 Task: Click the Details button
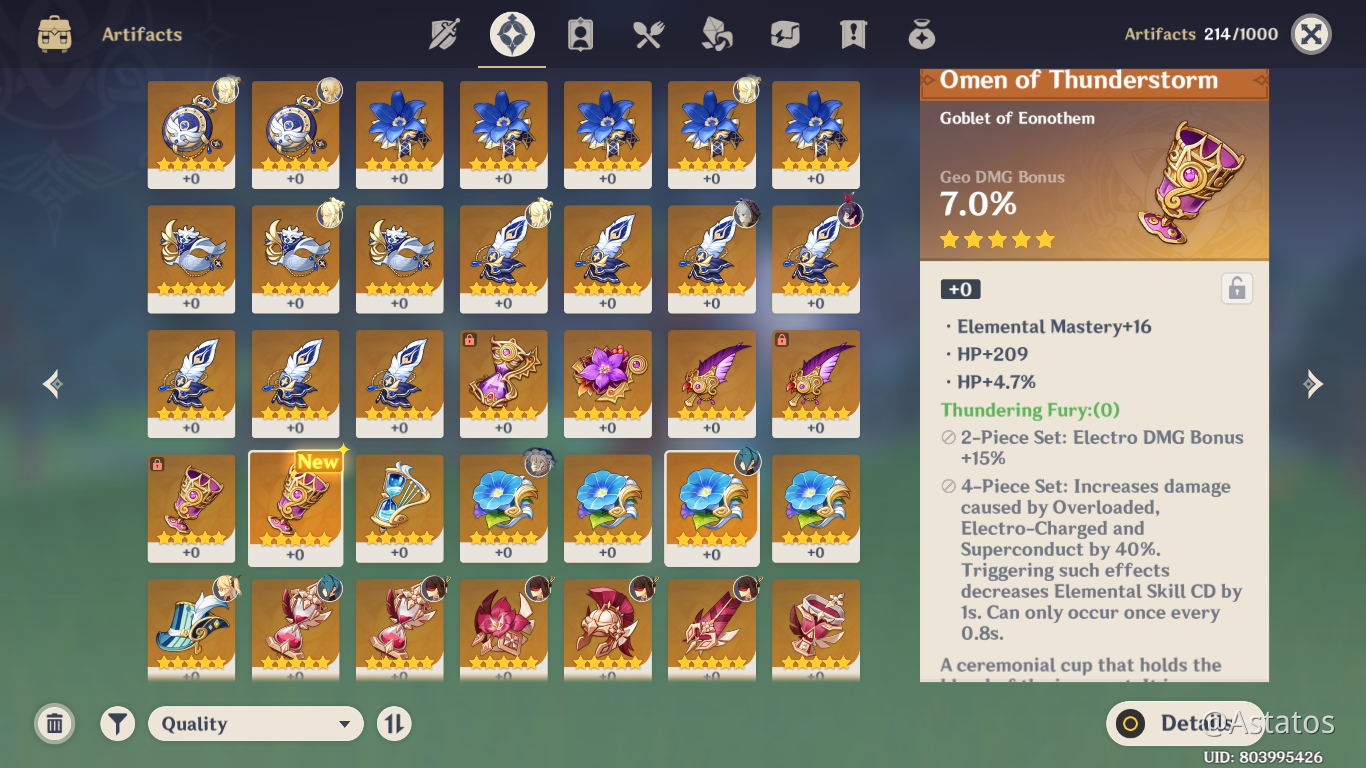[x=1185, y=723]
